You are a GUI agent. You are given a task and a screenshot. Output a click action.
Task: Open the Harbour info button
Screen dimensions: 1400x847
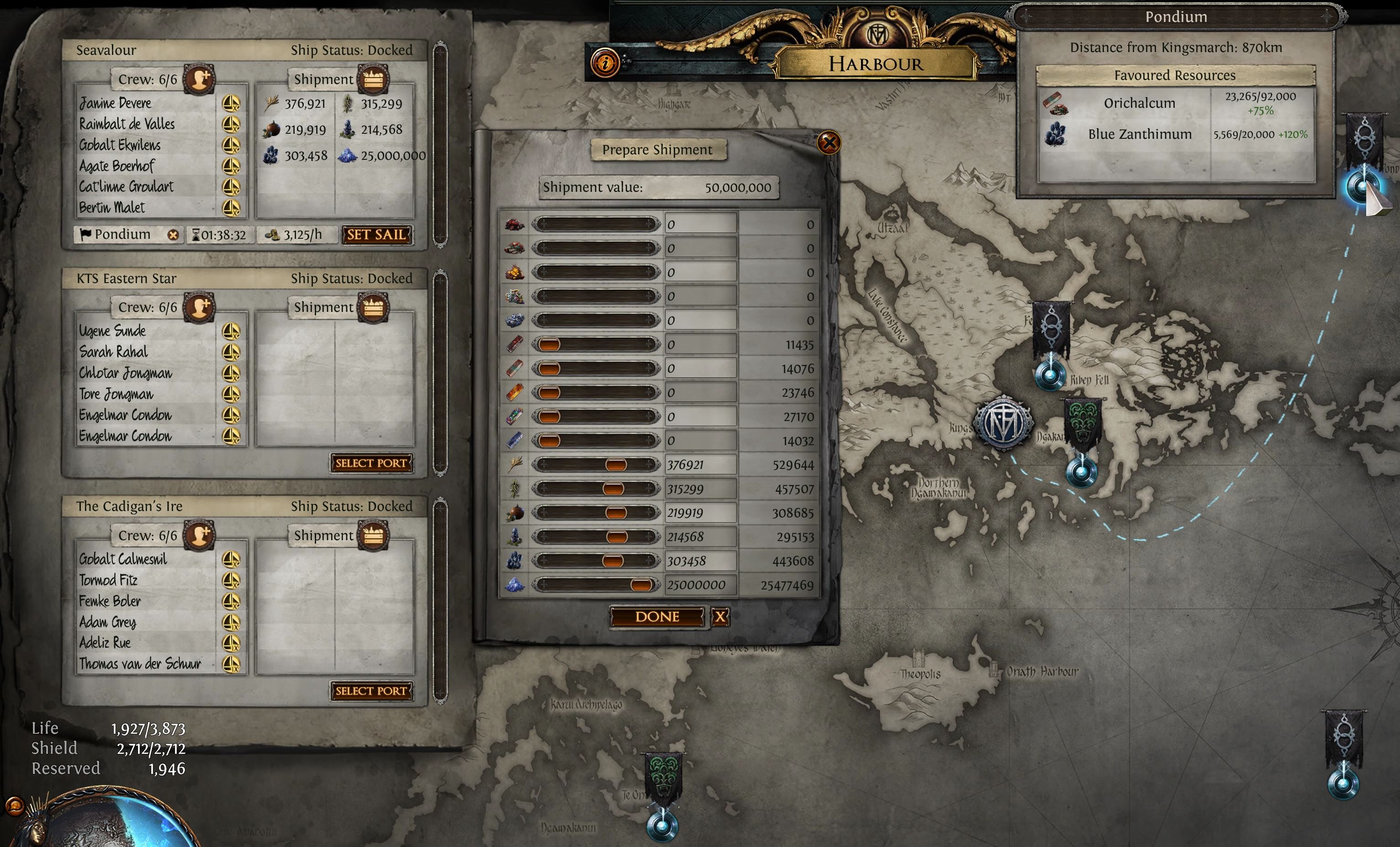605,63
